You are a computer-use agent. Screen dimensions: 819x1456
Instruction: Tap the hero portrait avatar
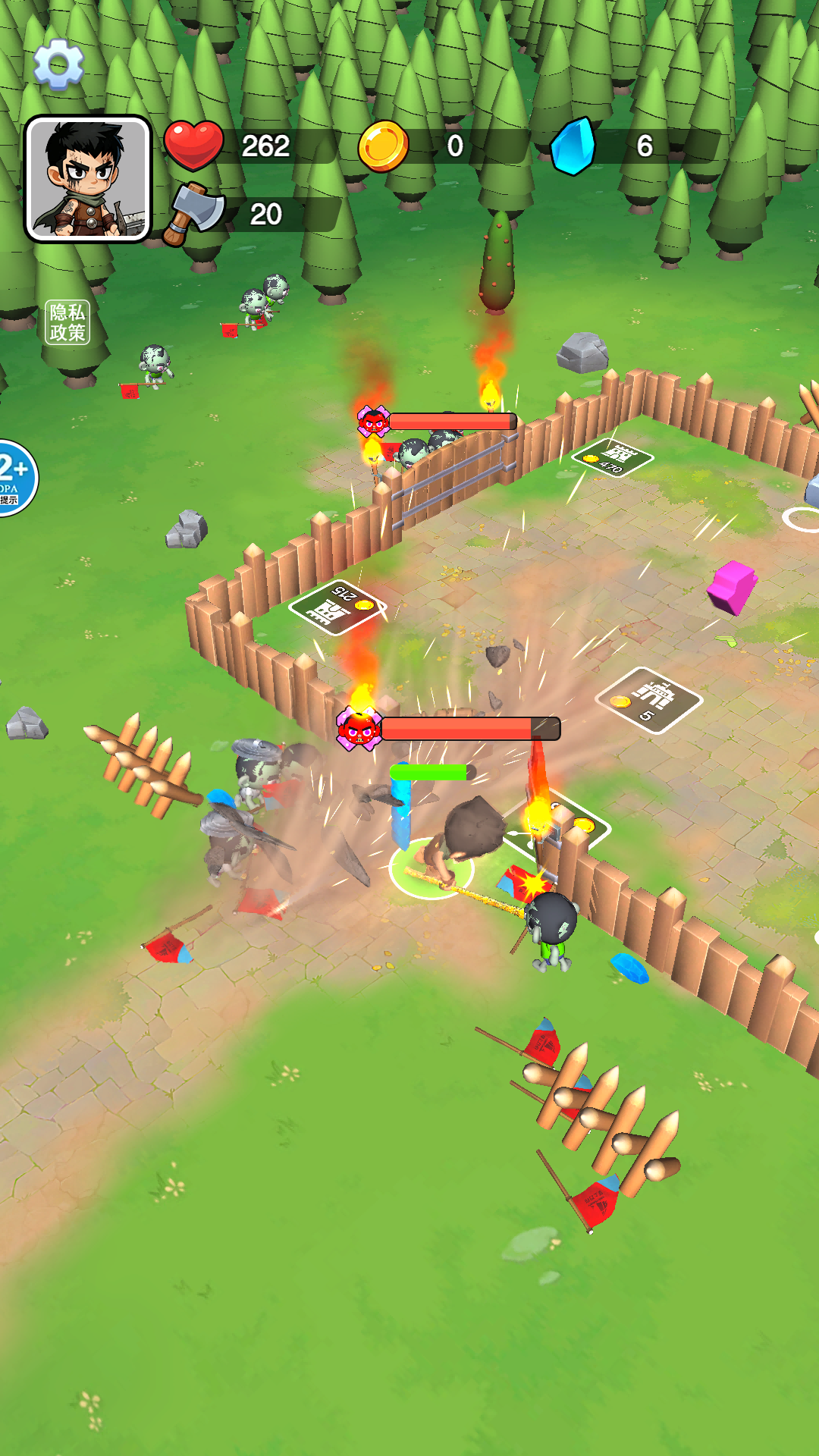[x=88, y=179]
